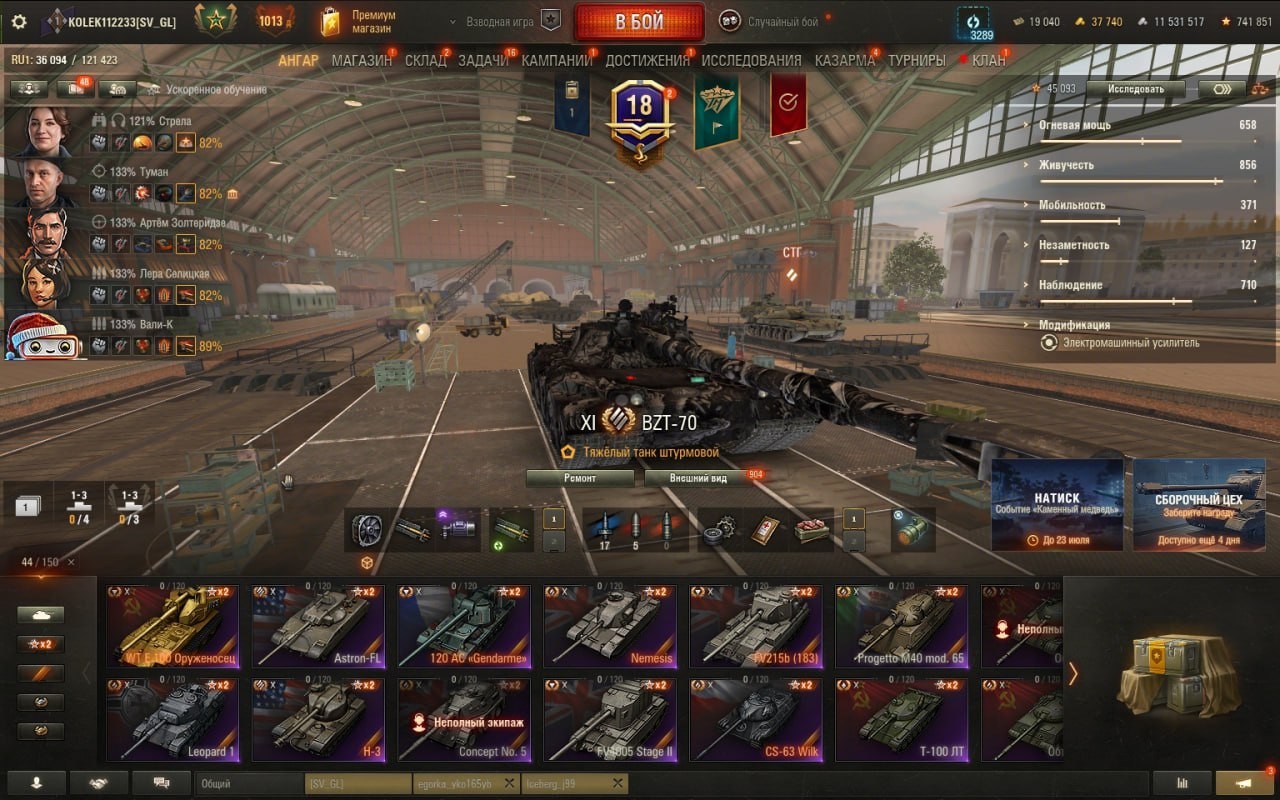Open the КАМПАНИИ tab
The width and height of the screenshot is (1280, 800).
556,60
